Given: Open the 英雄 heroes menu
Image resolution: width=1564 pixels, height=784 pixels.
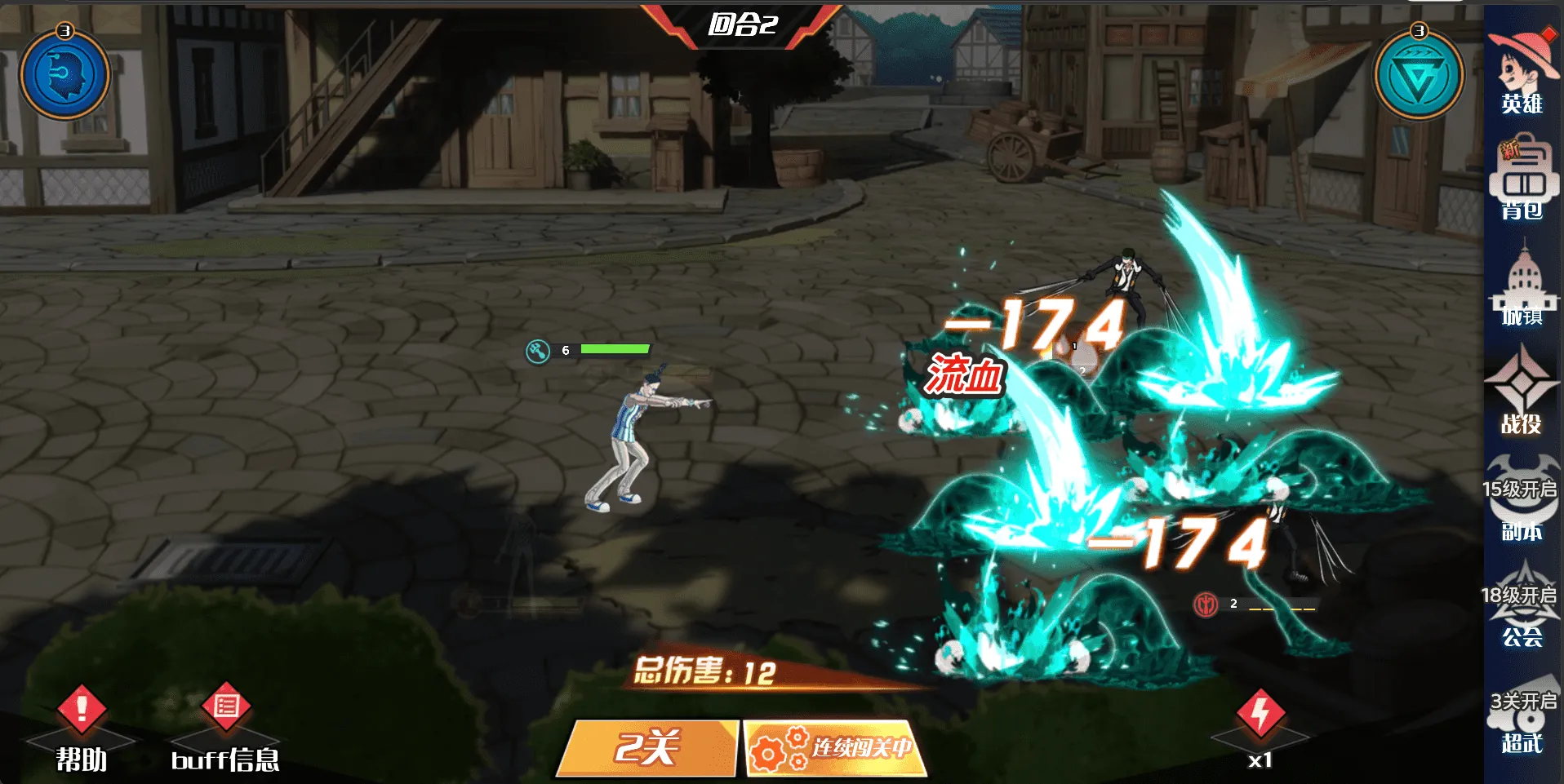Looking at the screenshot, I should click(x=1522, y=73).
